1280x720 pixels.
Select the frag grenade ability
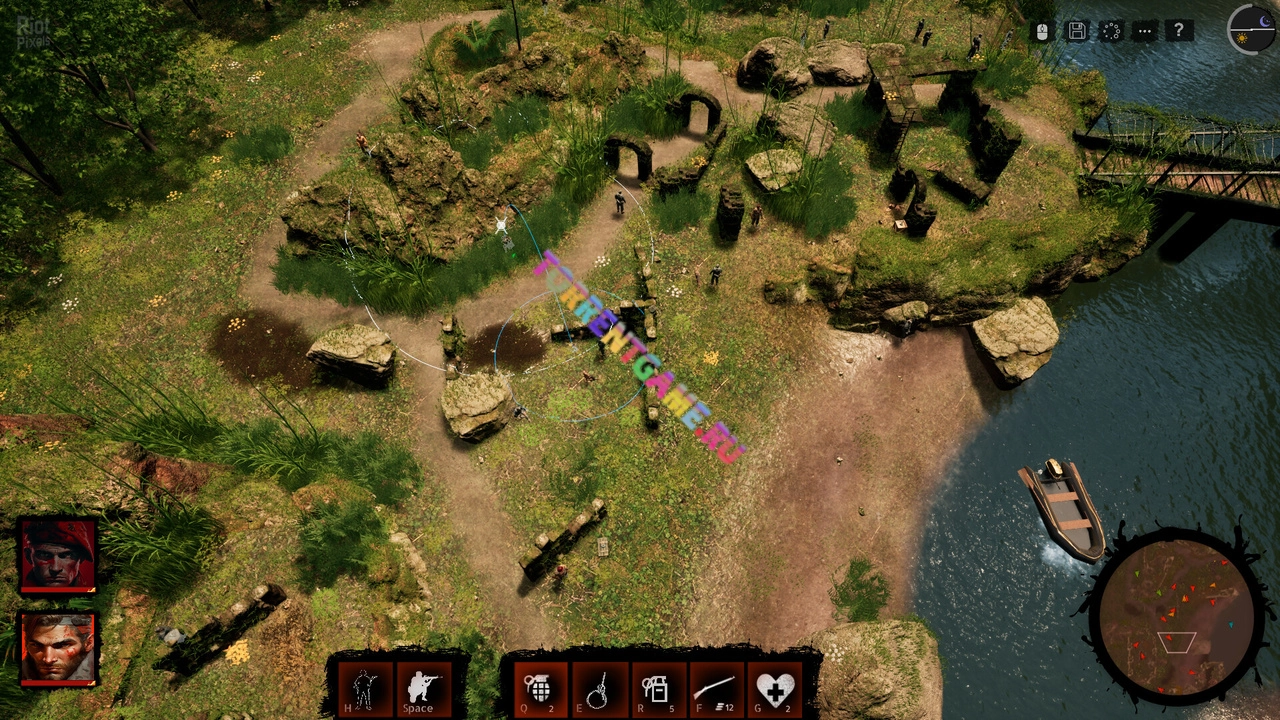click(539, 689)
